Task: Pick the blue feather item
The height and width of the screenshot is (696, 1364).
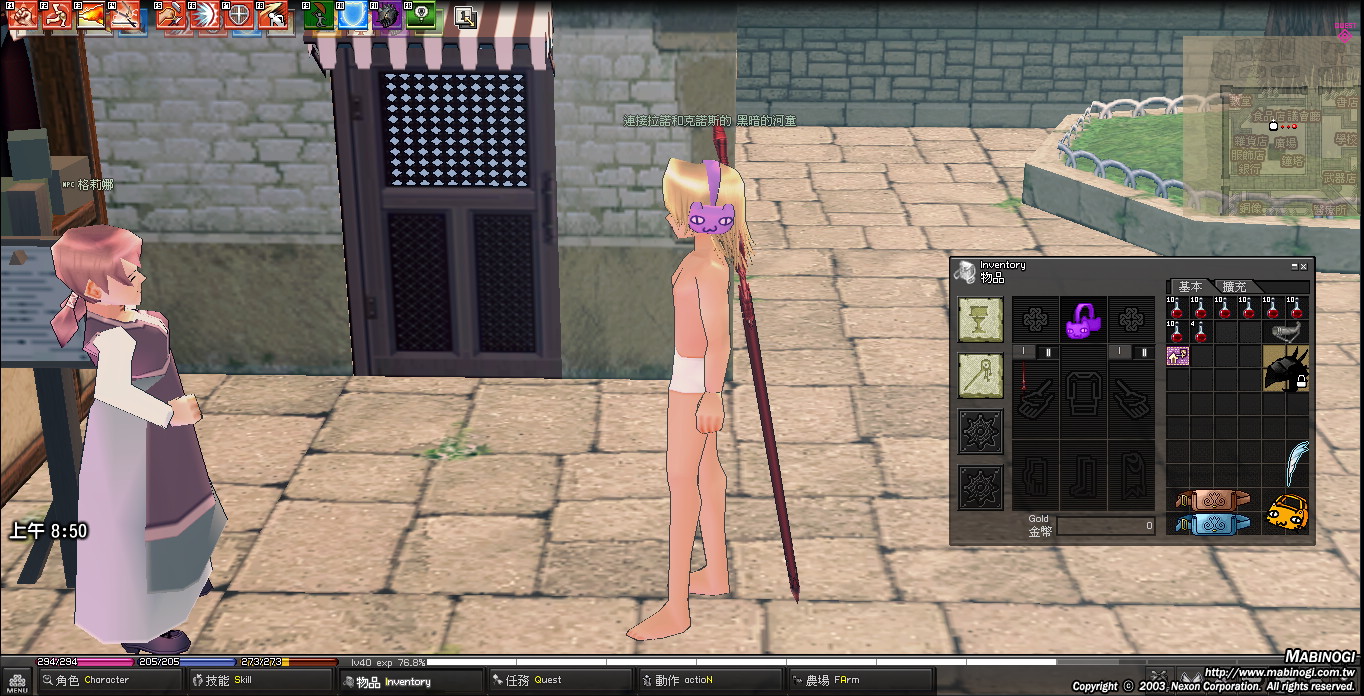Action: click(1297, 464)
